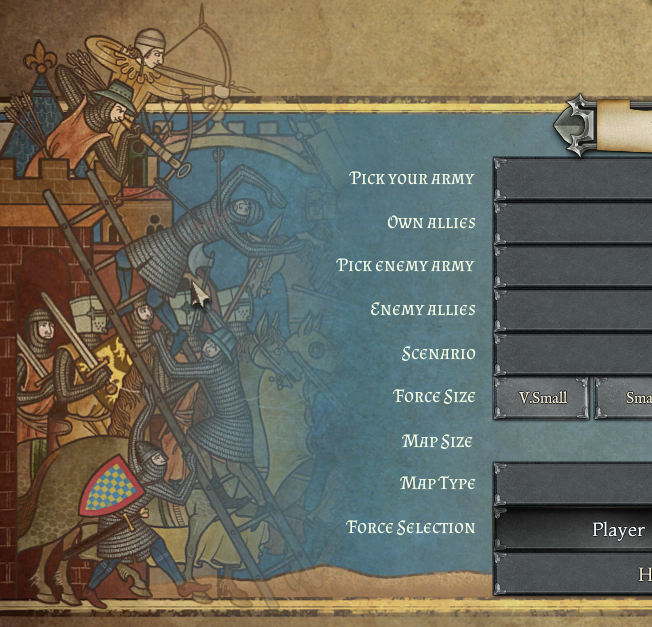This screenshot has width=652, height=627.
Task: Open the Map Type selection field
Action: coord(573,484)
